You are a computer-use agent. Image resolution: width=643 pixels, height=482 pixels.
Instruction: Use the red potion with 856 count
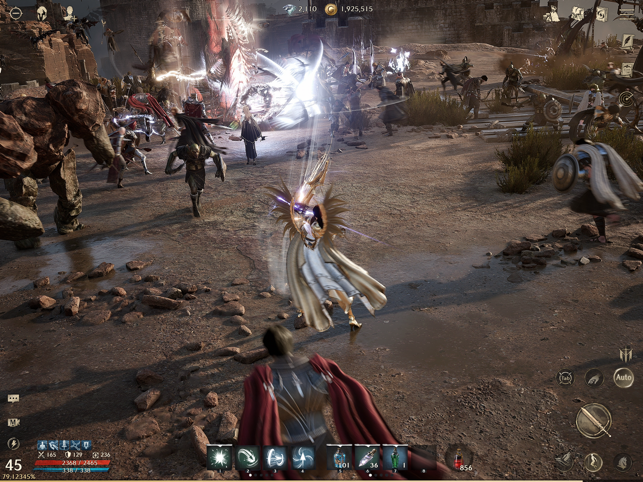point(459,457)
